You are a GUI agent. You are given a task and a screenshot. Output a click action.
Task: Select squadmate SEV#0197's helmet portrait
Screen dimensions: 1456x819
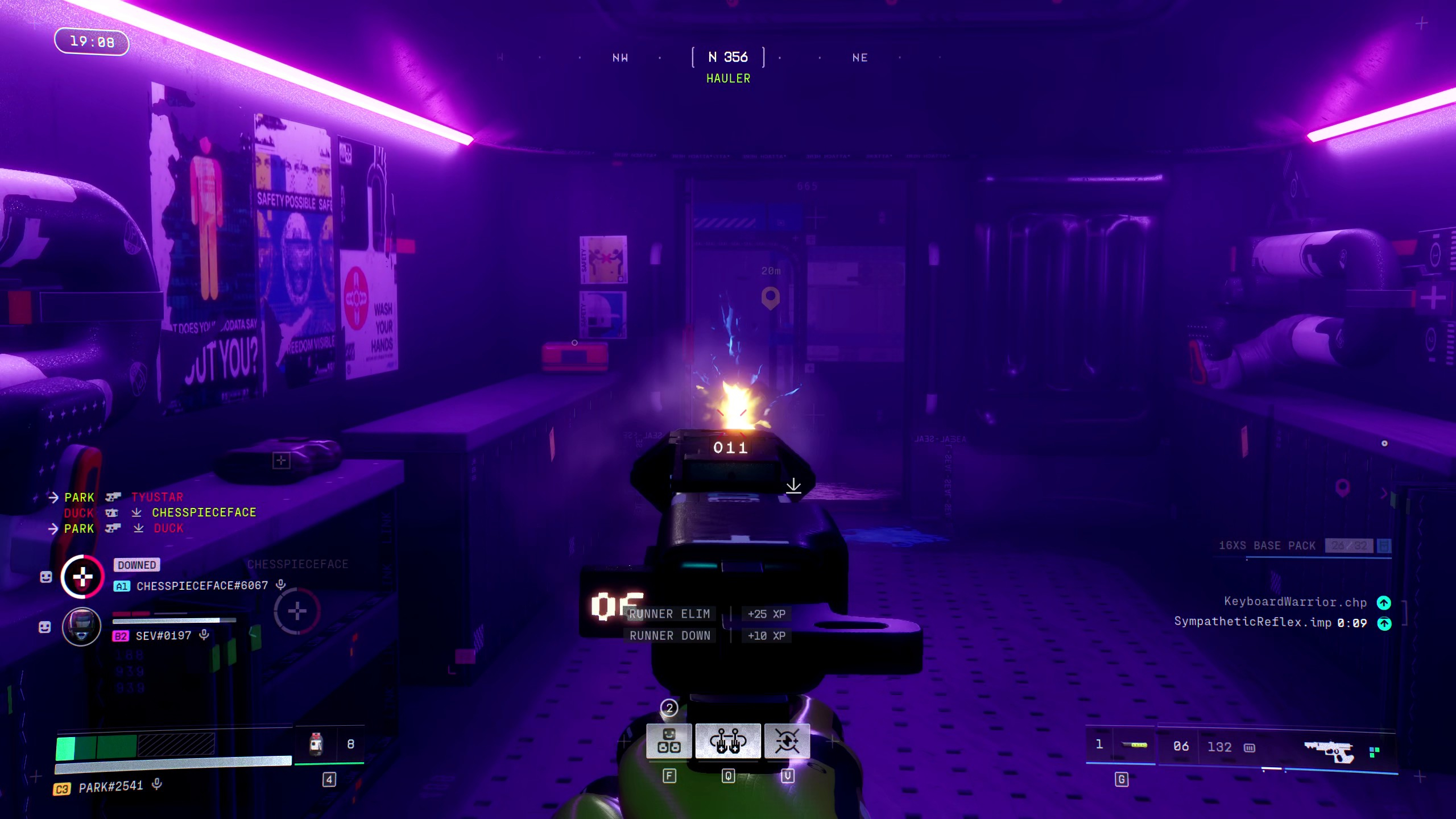(x=81, y=627)
